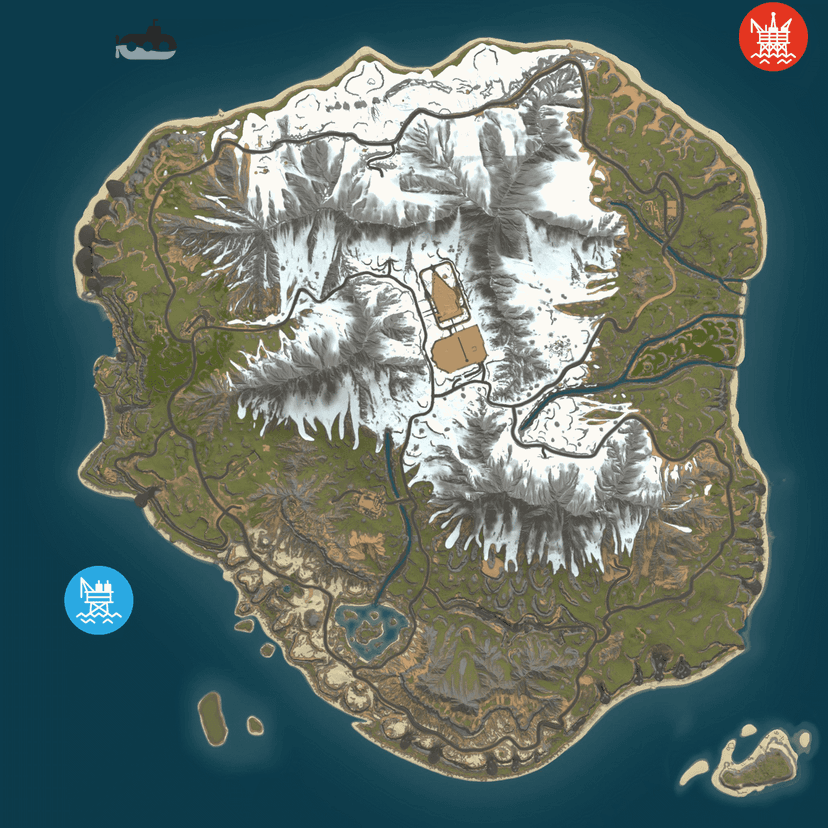Select the submarine map marker

click(146, 41)
